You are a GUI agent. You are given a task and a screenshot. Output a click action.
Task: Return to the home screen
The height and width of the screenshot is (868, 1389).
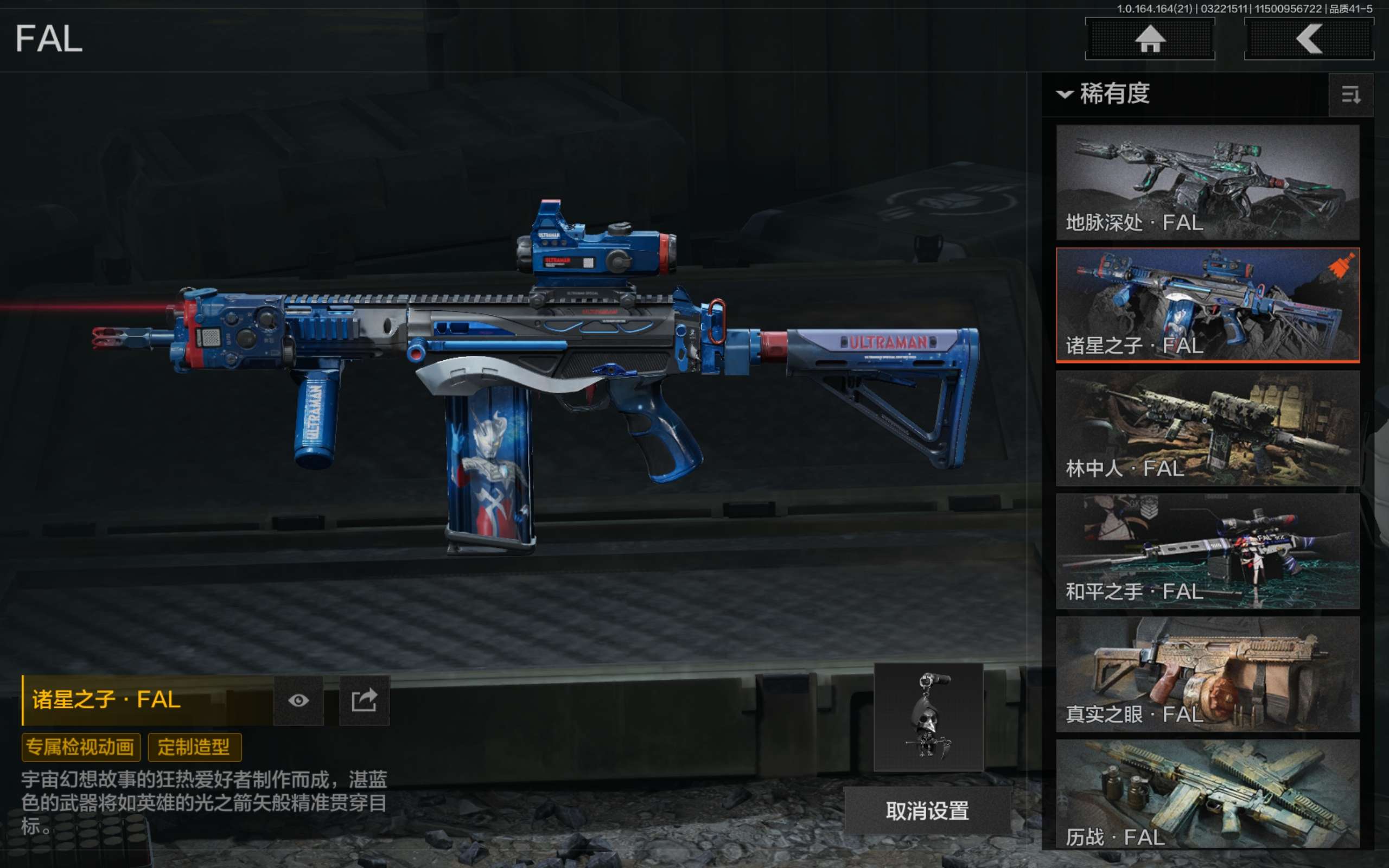pos(1150,39)
